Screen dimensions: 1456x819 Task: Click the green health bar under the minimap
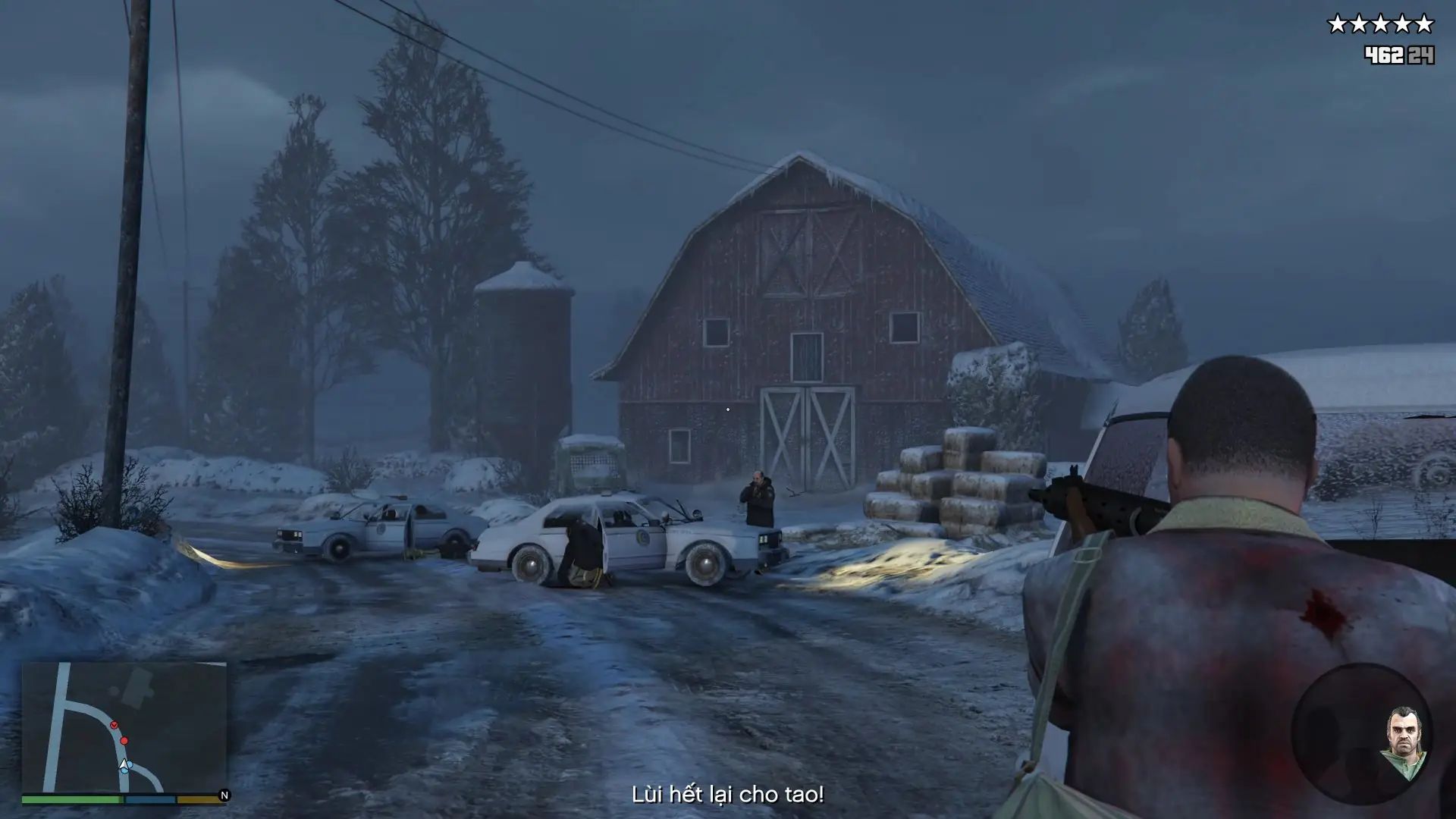pyautogui.click(x=72, y=798)
